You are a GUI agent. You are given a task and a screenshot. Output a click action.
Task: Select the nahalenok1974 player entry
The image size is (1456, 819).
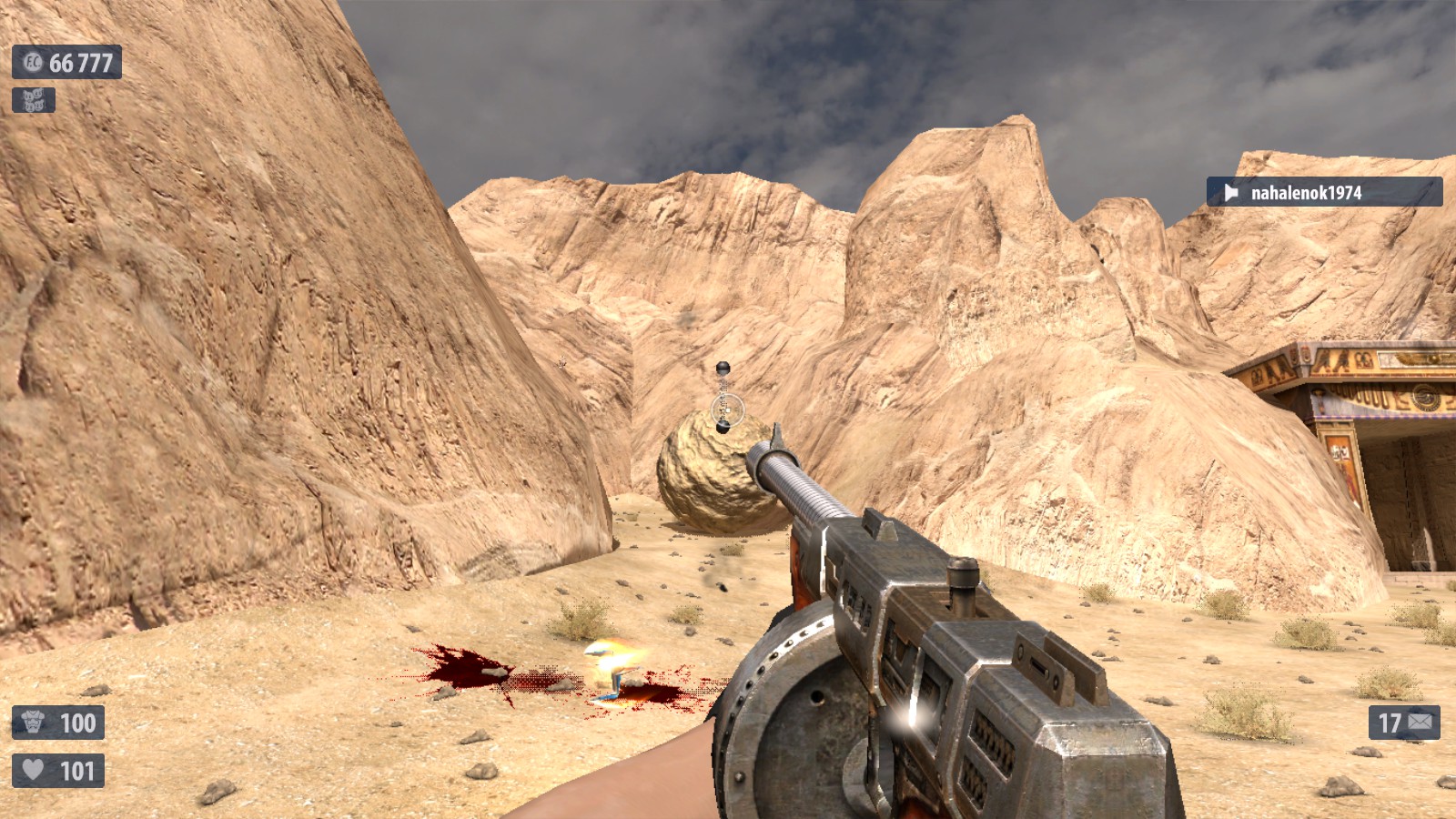1323,192
